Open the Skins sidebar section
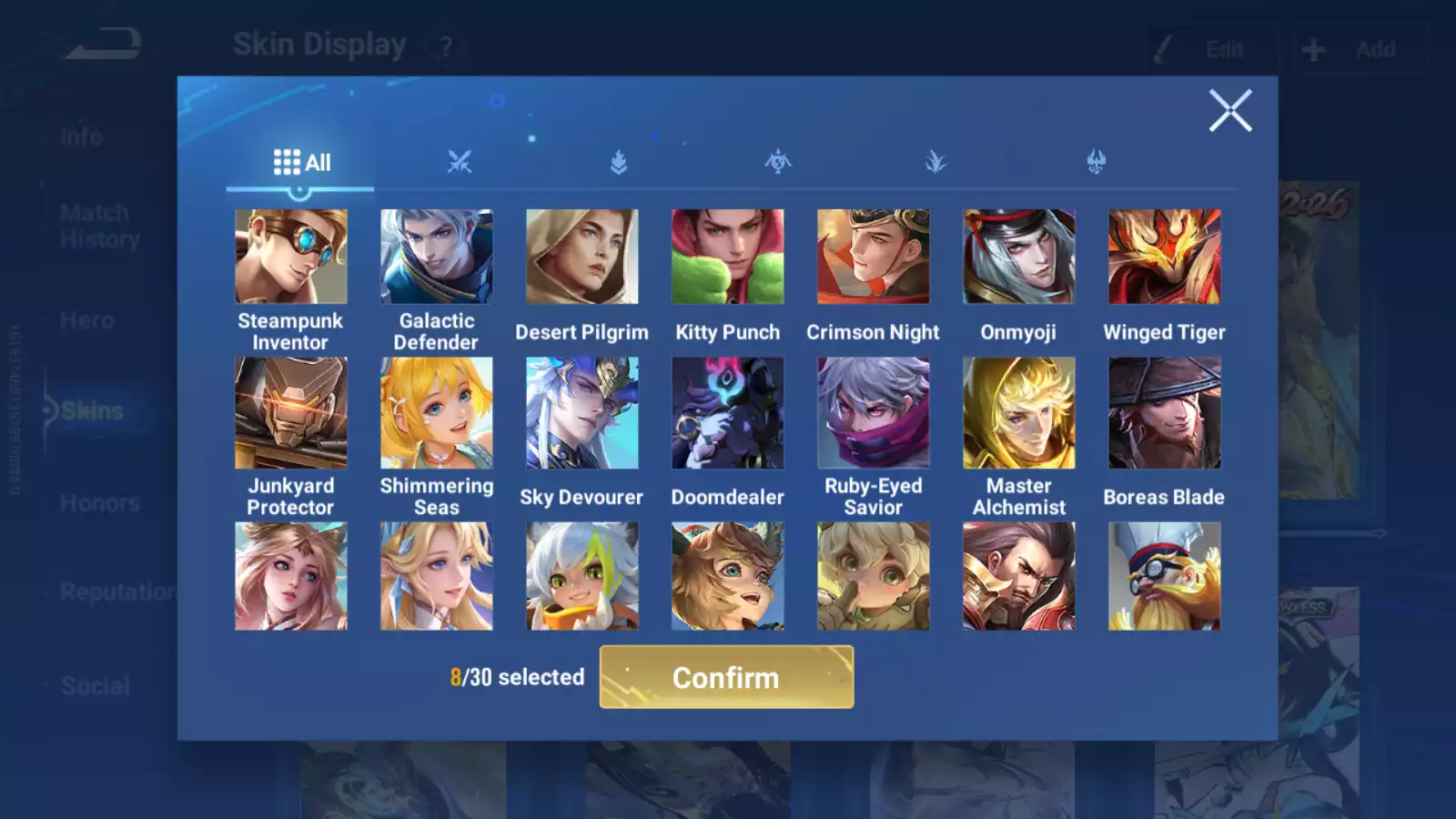 click(91, 410)
